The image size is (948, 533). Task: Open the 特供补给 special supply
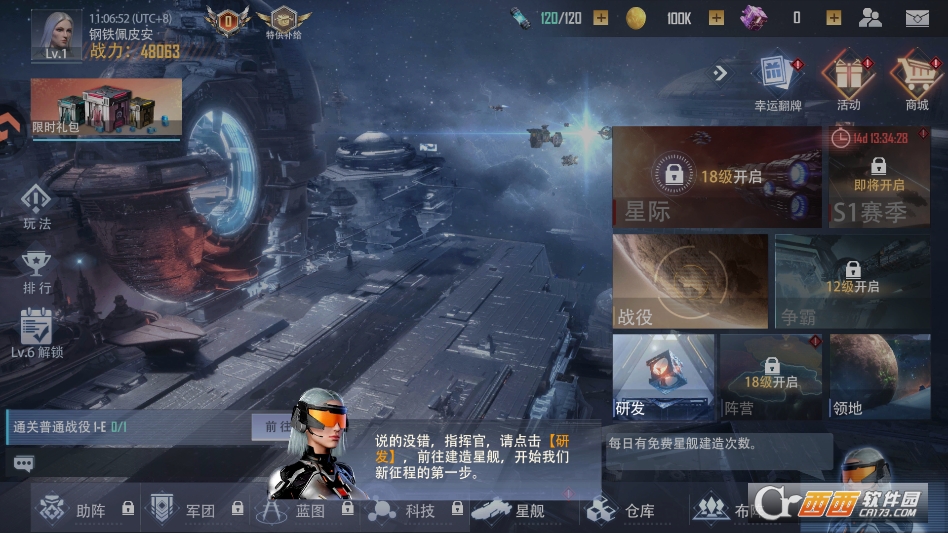click(284, 21)
